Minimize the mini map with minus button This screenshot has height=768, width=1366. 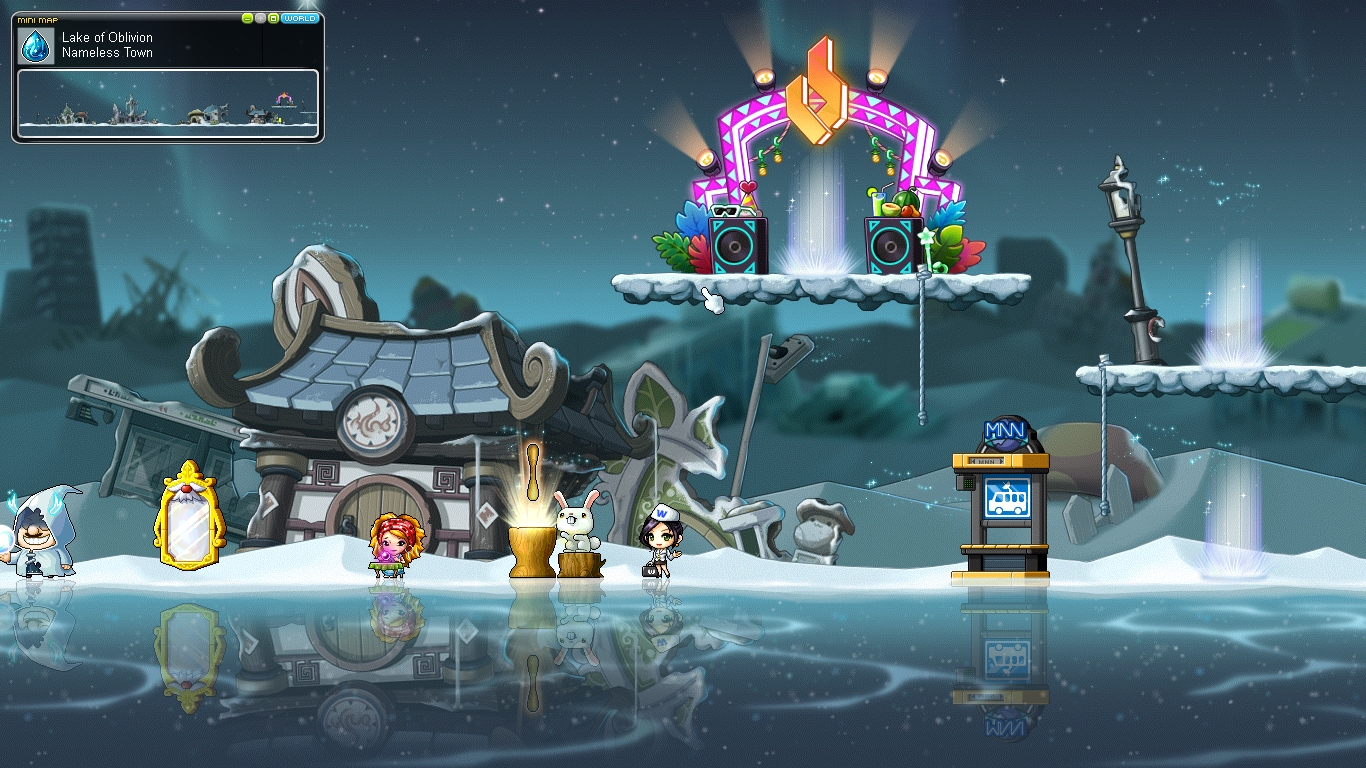tap(248, 18)
